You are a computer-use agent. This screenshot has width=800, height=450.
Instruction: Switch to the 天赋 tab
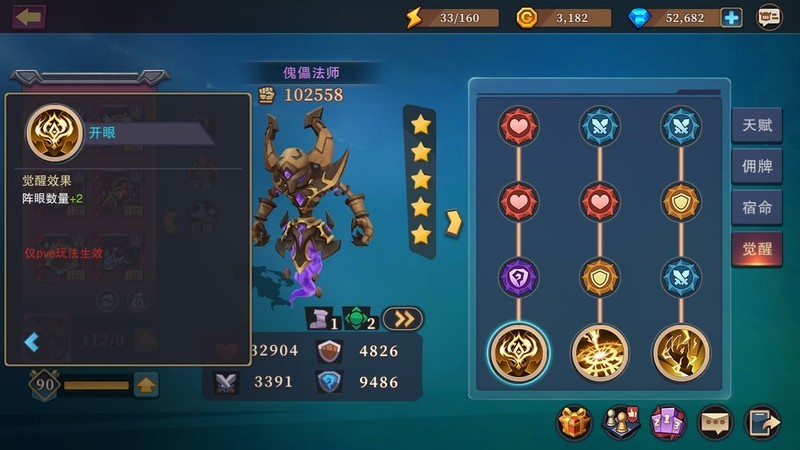coord(756,126)
